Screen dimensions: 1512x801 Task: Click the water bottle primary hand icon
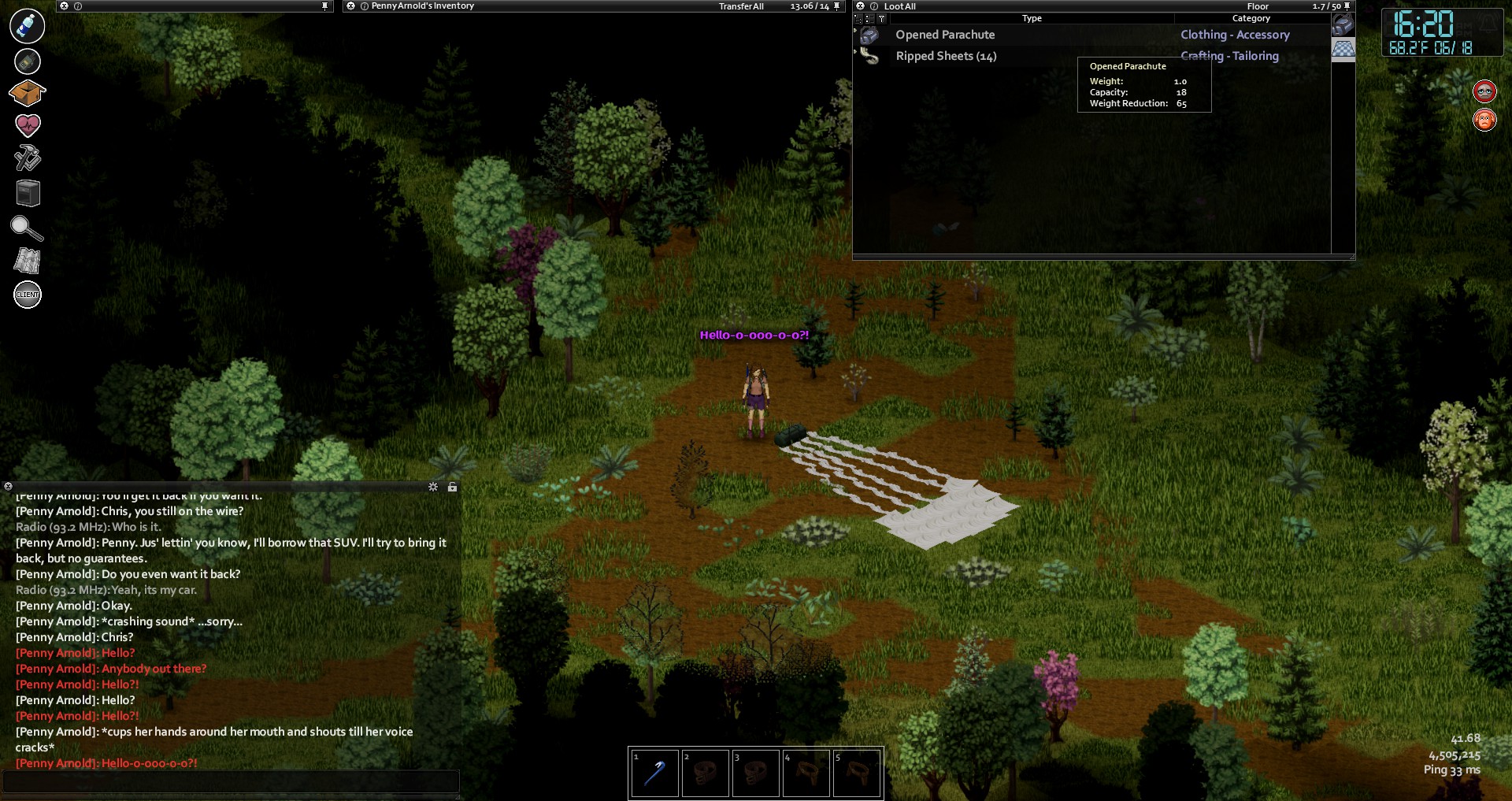tap(27, 26)
